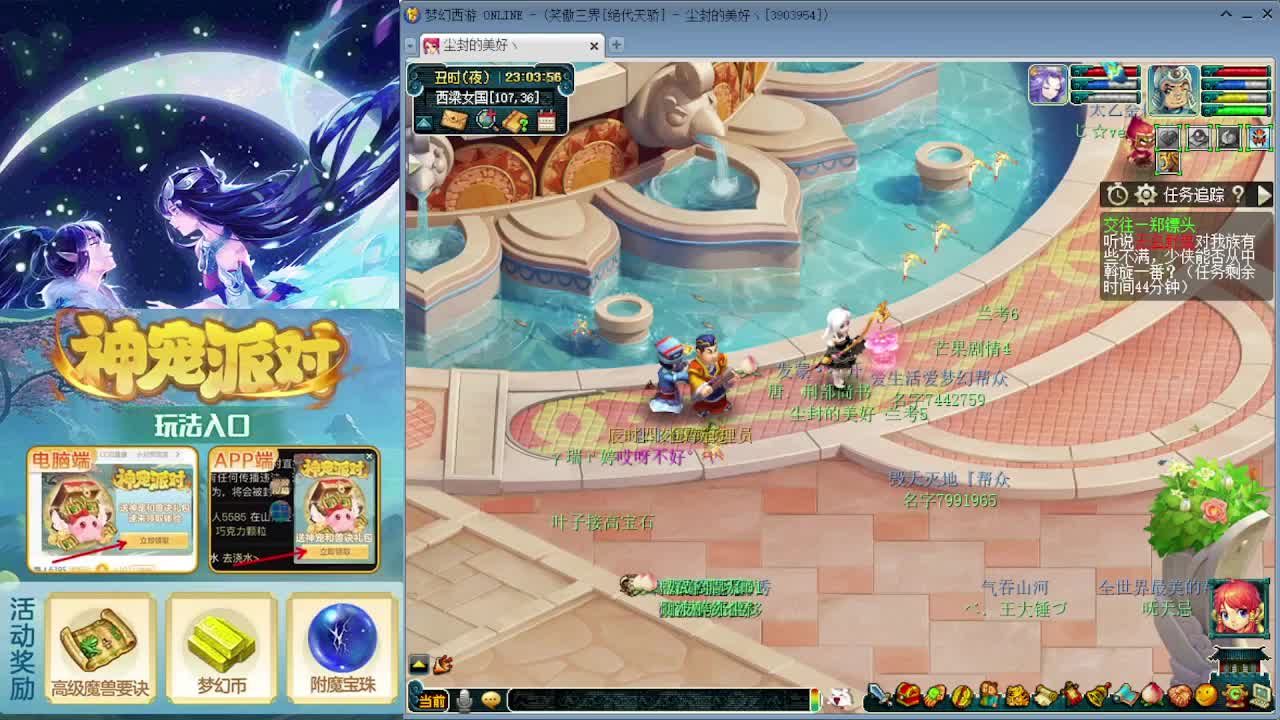Screen dimensions: 1280x720
Task: Click the settings gear on the 任务追踪 panel
Action: pos(1146,194)
